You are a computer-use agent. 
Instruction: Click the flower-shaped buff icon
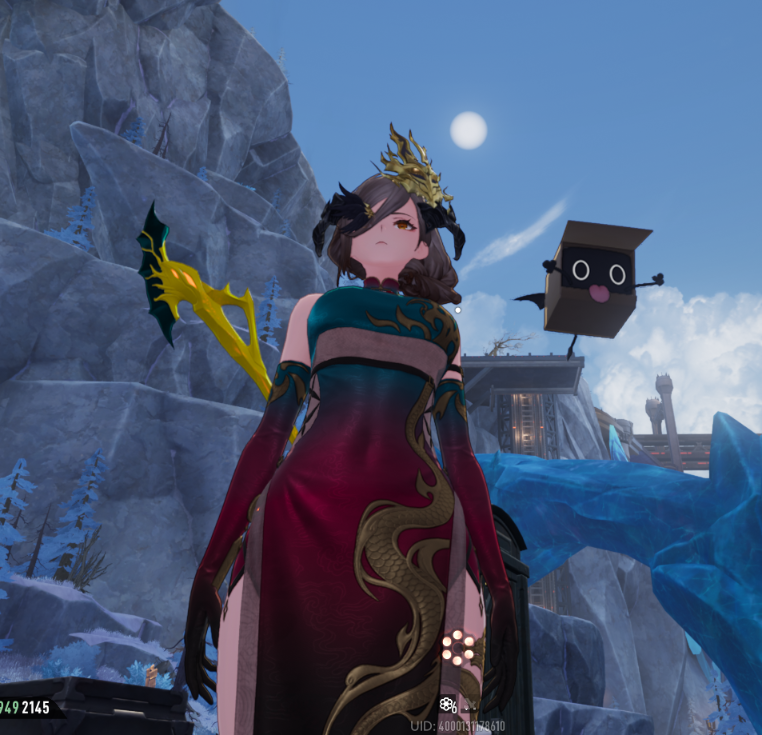[448, 705]
